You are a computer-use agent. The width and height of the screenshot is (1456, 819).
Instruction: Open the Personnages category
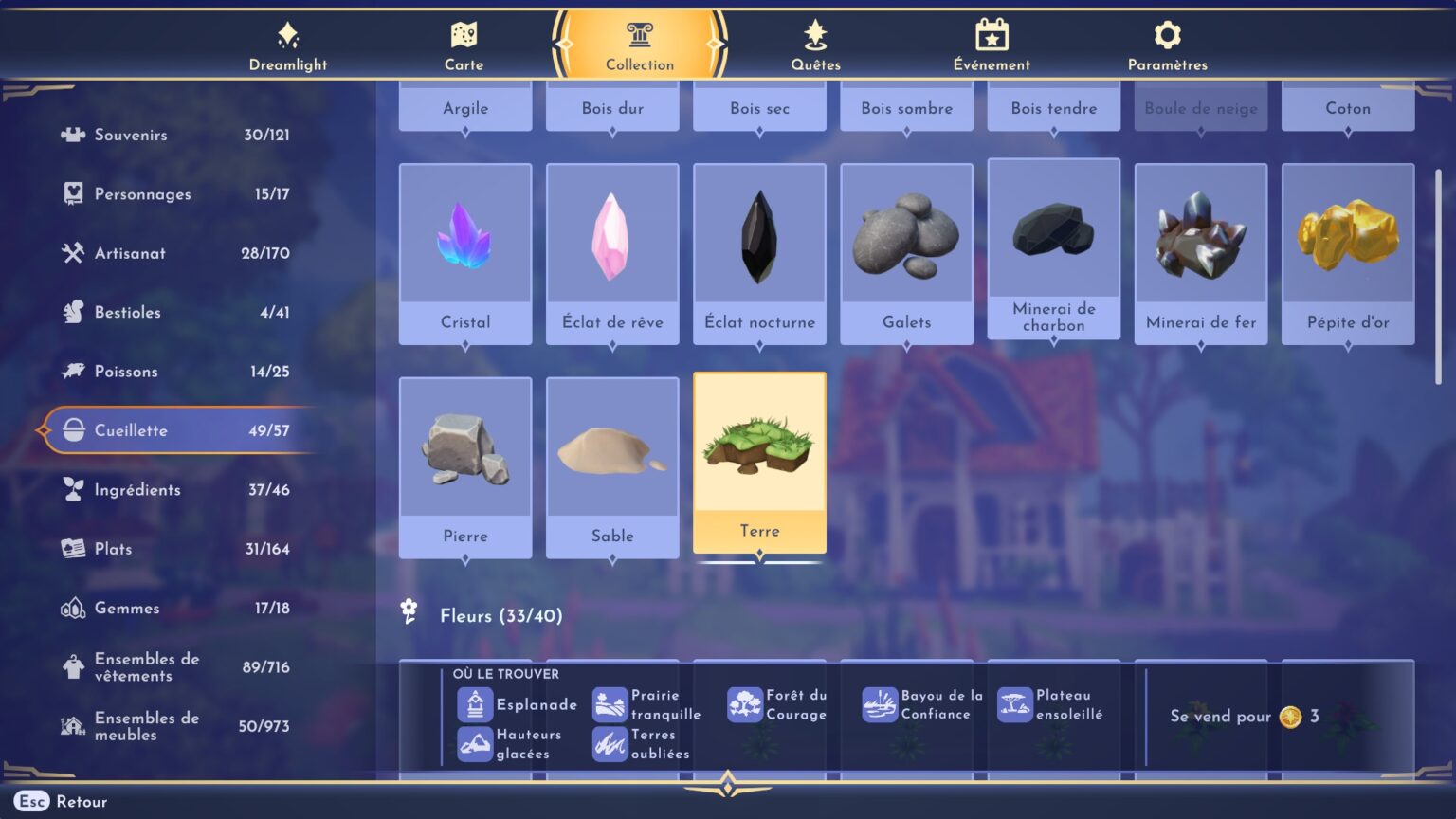point(73,193)
